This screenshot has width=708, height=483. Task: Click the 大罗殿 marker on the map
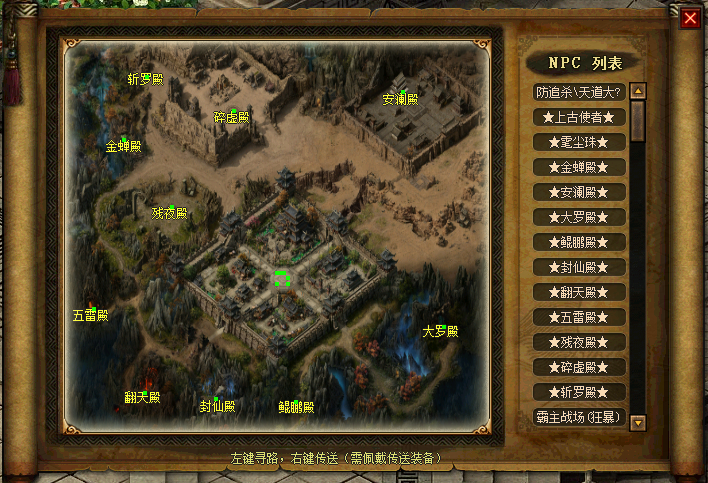tap(439, 331)
